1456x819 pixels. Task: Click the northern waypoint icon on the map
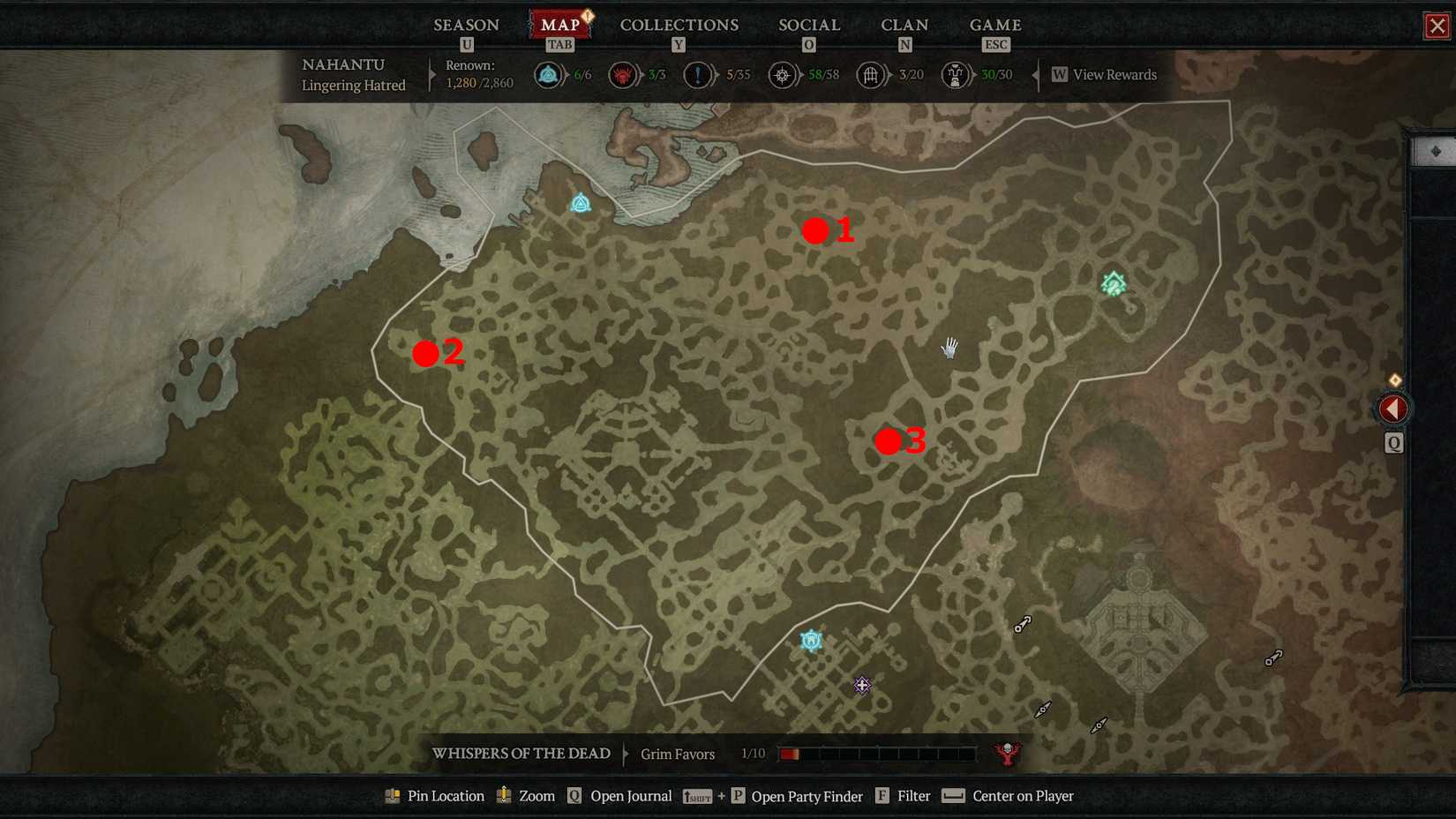(x=580, y=203)
